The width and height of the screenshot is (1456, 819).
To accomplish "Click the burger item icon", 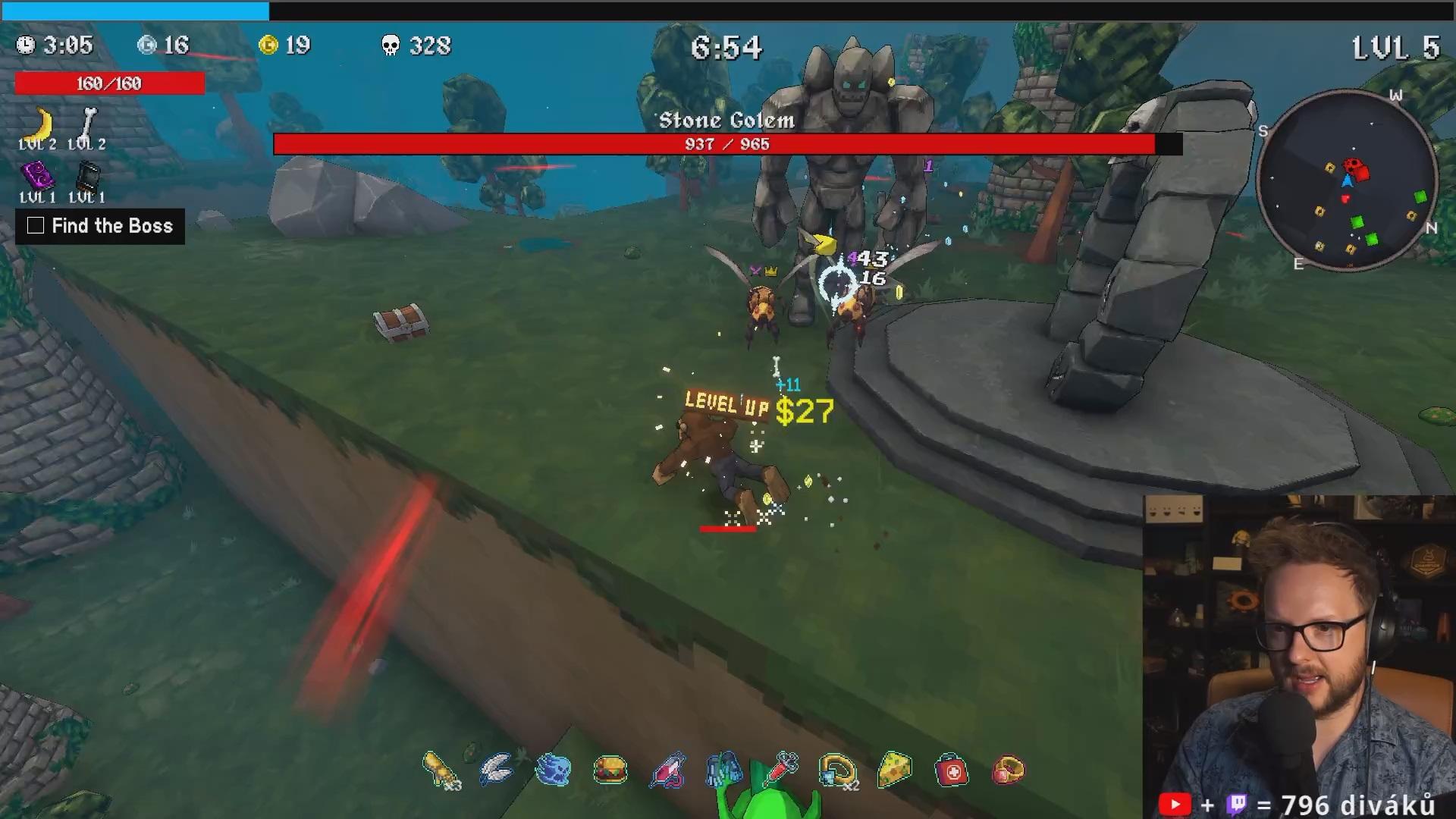I will coord(610,770).
